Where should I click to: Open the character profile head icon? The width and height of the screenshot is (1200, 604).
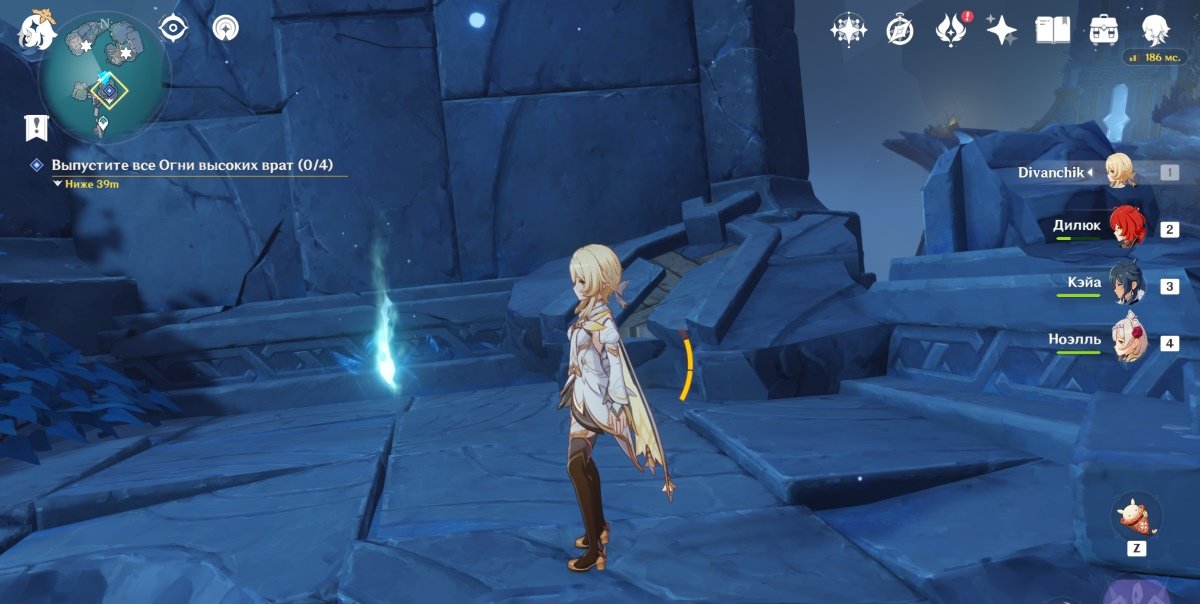pyautogui.click(x=1156, y=30)
